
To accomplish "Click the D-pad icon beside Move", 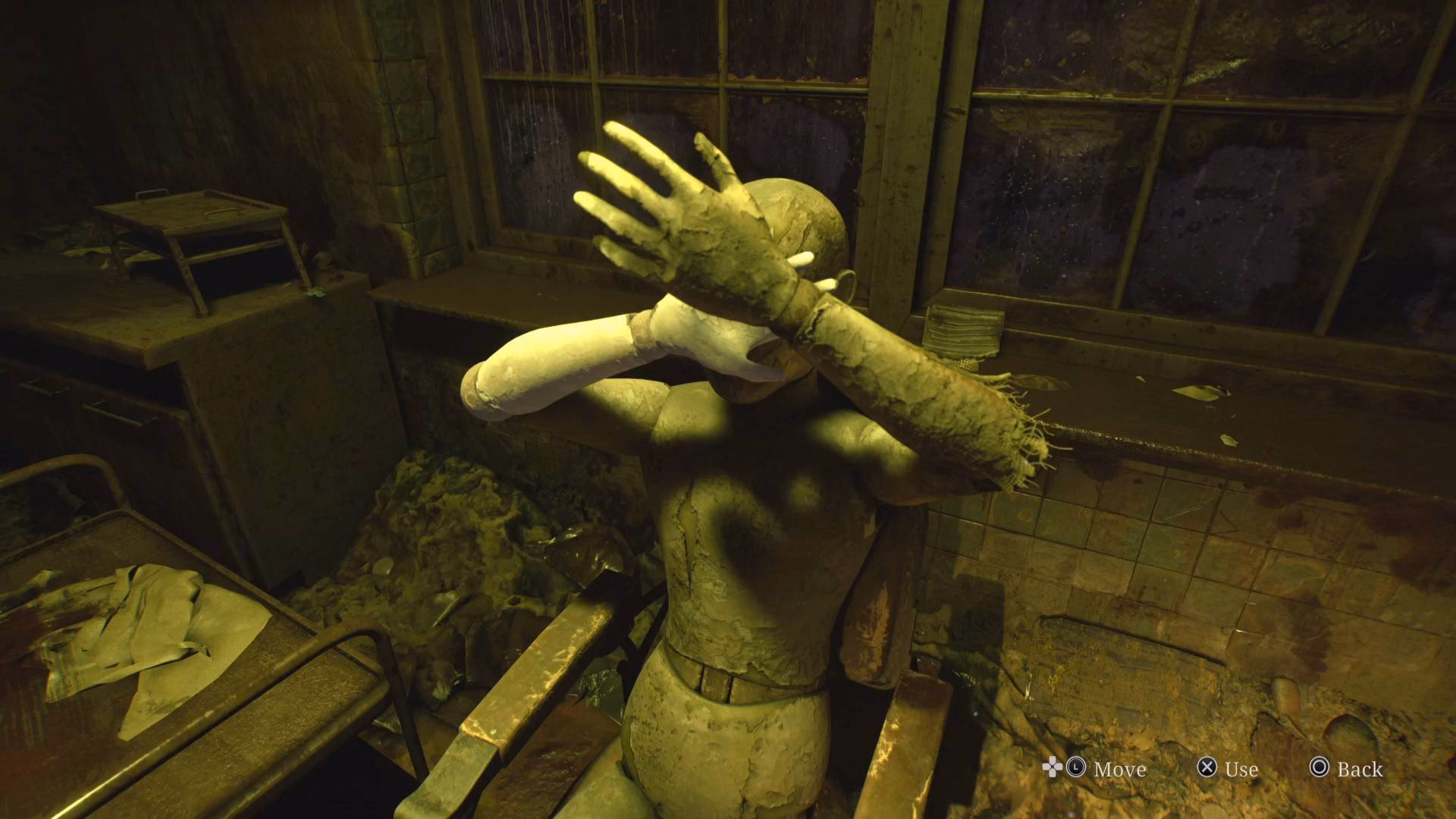I will pyautogui.click(x=1053, y=767).
